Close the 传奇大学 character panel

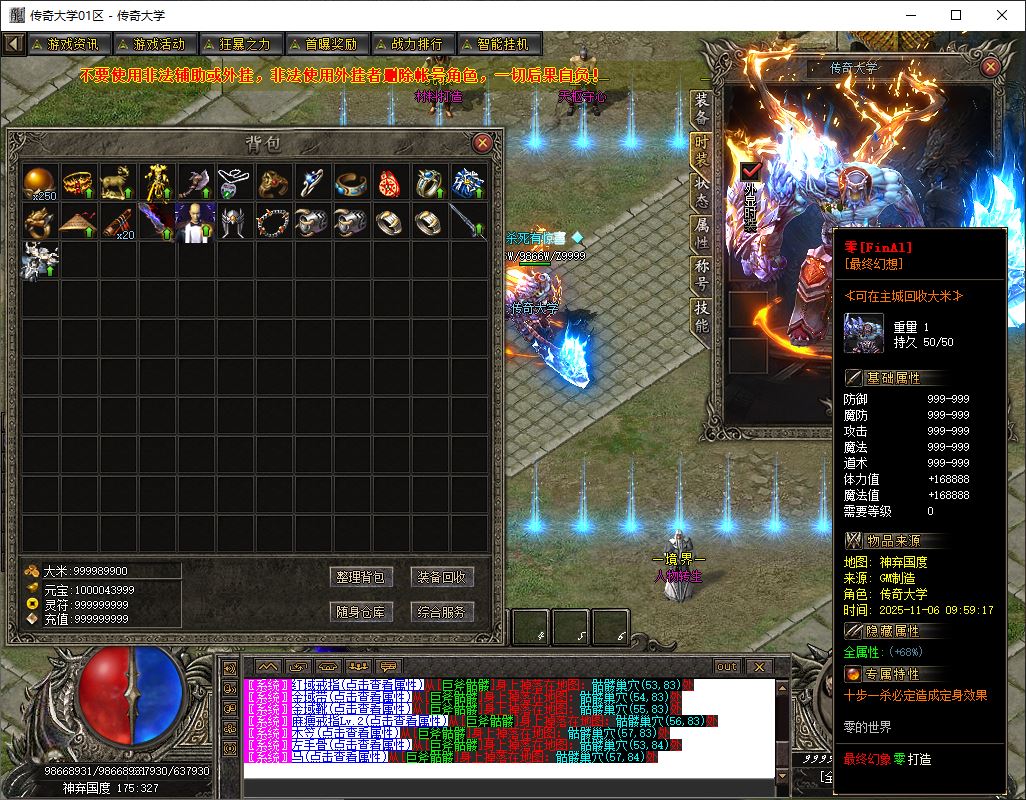coord(990,67)
